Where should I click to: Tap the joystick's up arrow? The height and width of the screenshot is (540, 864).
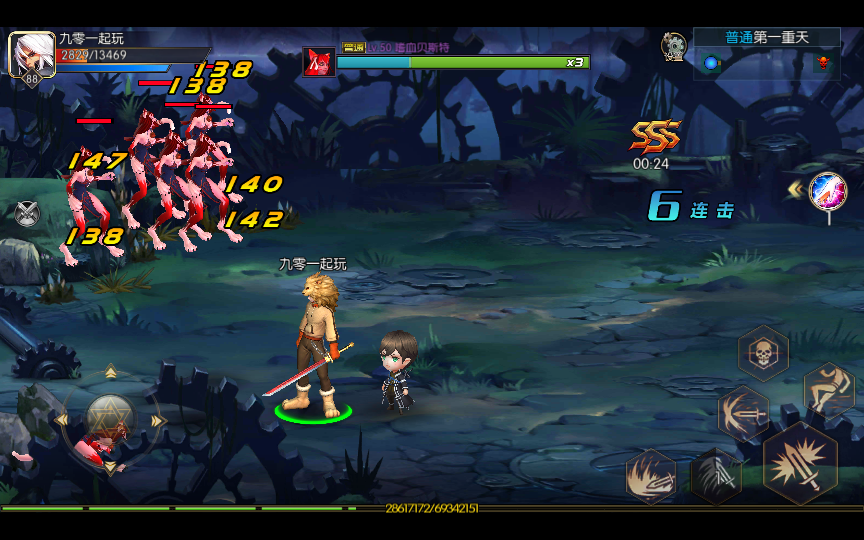click(x=110, y=373)
